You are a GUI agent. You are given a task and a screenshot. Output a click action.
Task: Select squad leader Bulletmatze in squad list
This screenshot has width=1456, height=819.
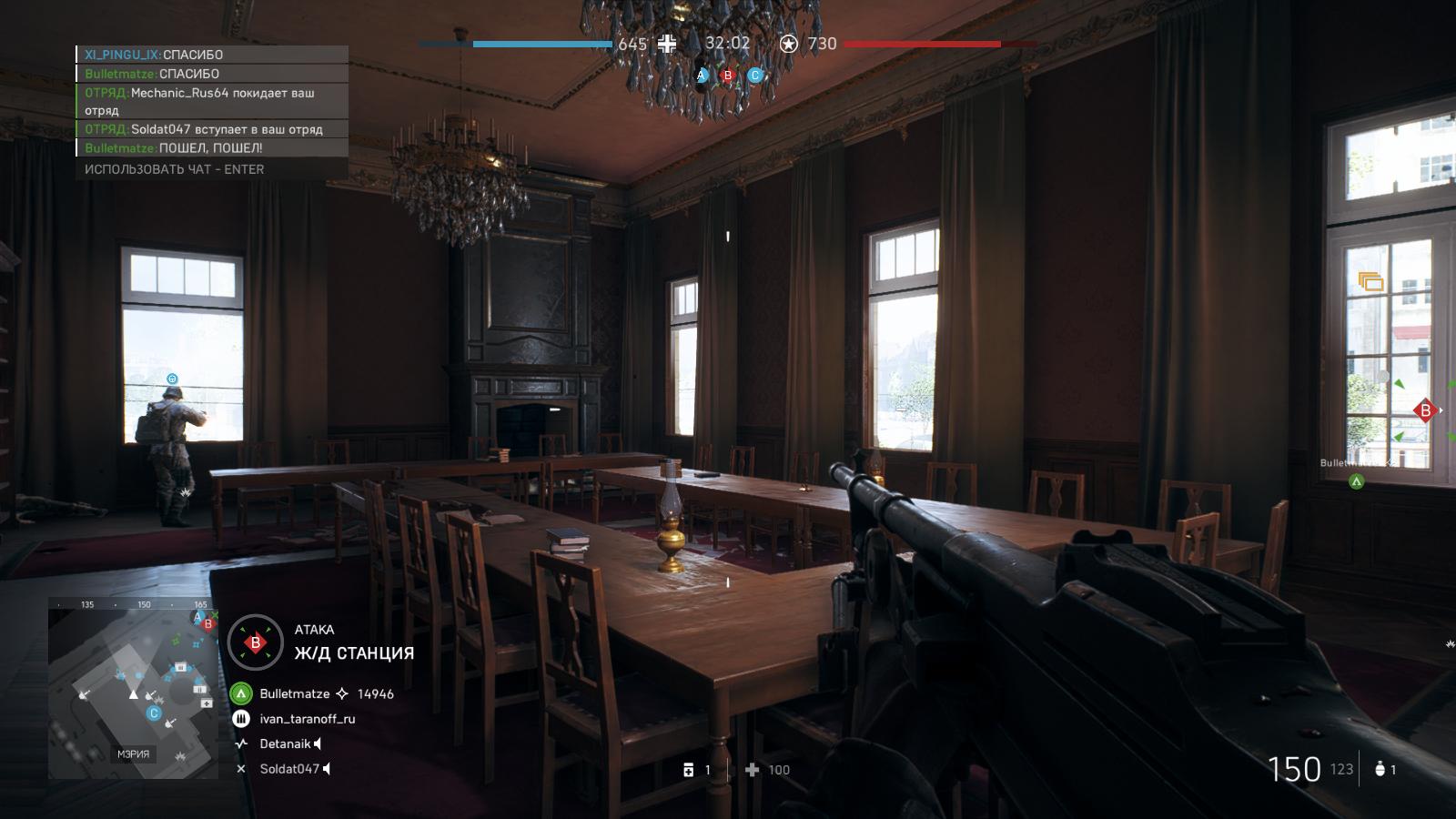pyautogui.click(x=294, y=693)
